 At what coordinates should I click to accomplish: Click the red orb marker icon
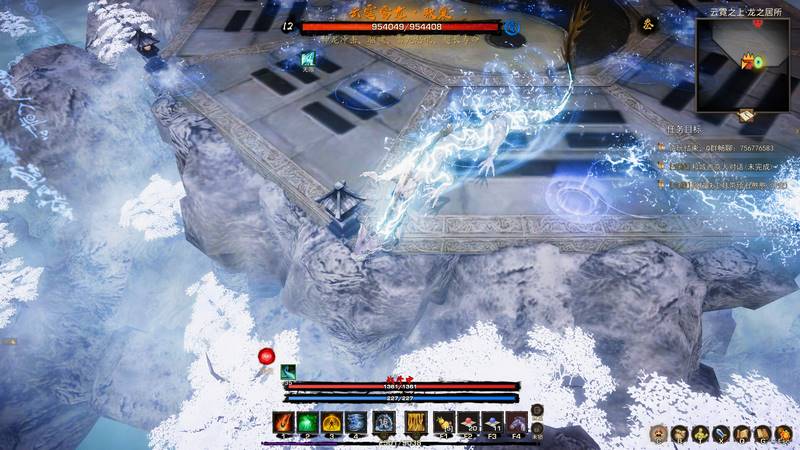[267, 356]
